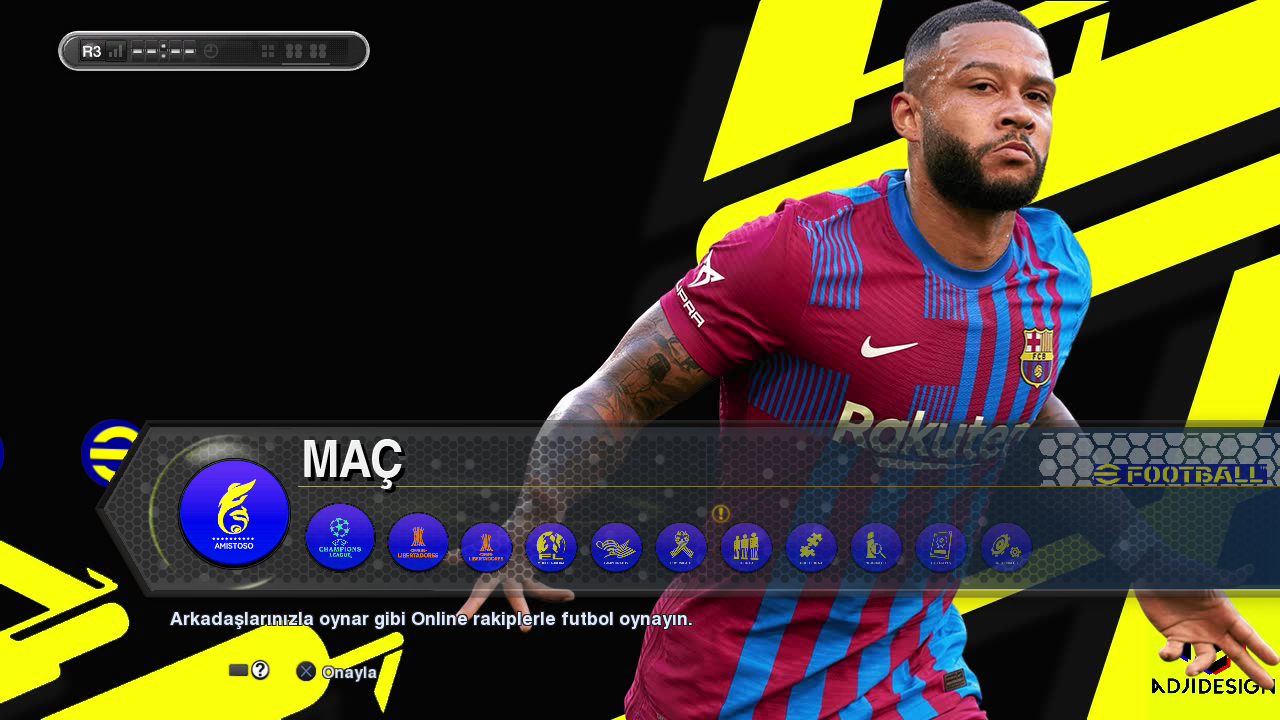
Task: Select the crossed ribbon medal icon
Action: coord(681,548)
